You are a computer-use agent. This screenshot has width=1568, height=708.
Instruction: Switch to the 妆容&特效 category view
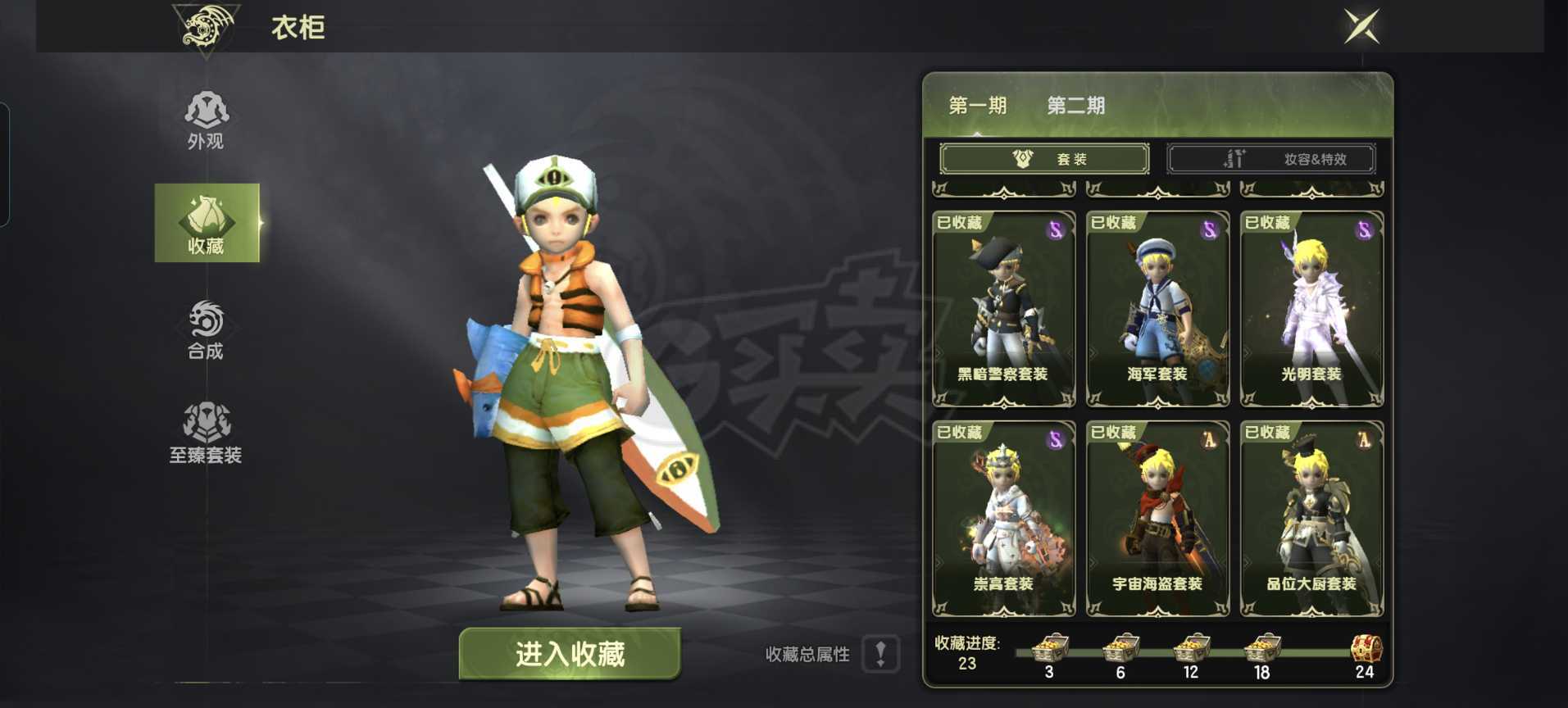(x=1271, y=158)
